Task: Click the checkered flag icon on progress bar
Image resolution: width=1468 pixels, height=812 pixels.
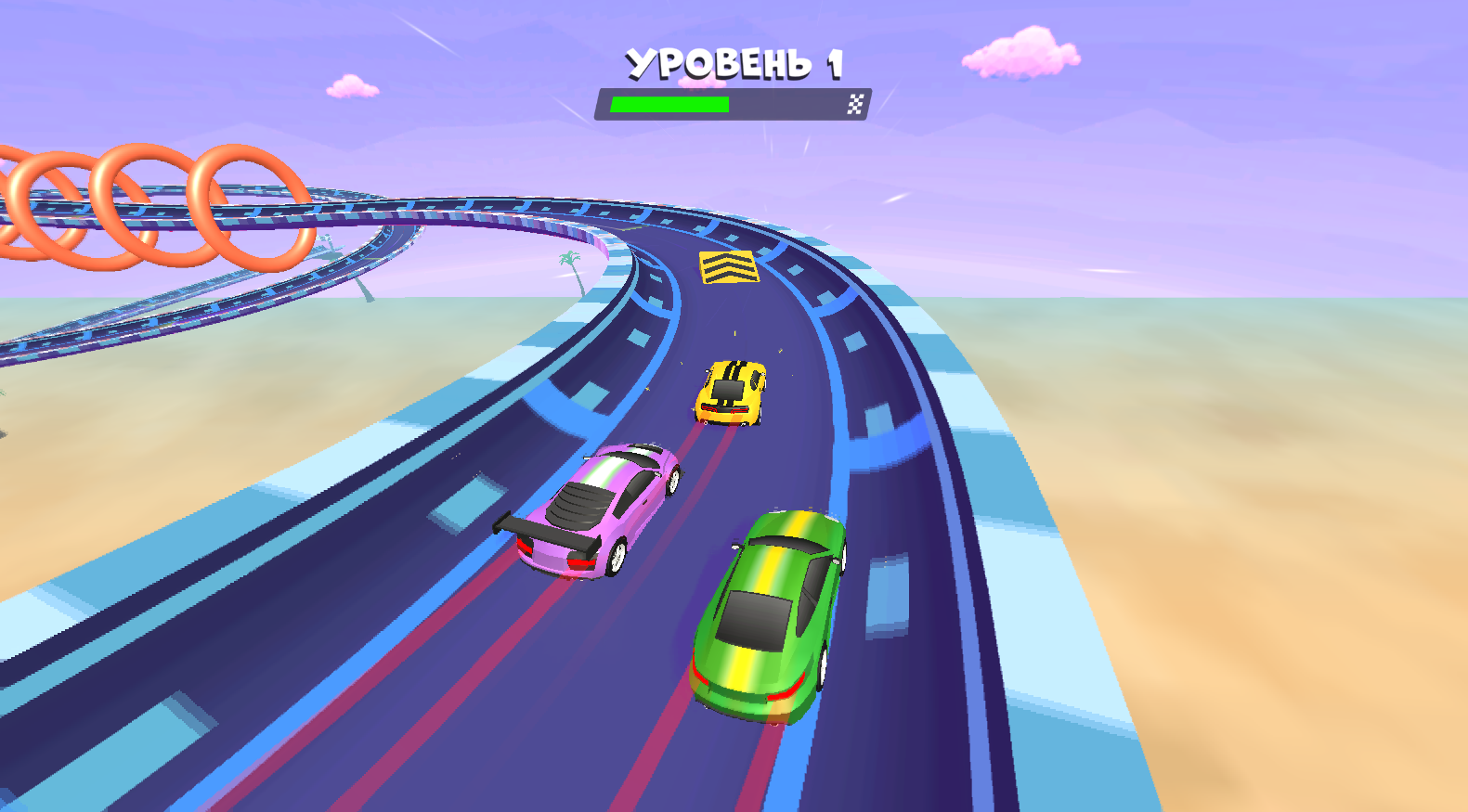Action: click(855, 102)
